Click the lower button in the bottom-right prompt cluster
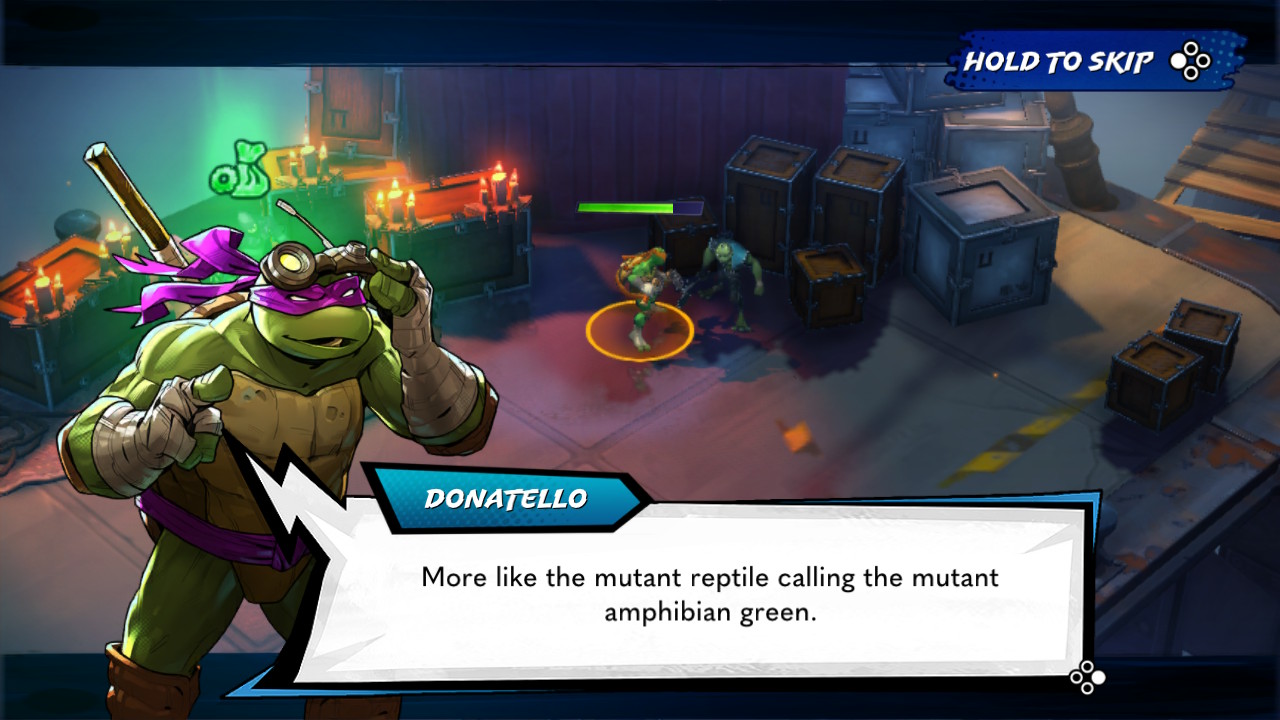This screenshot has width=1280, height=720. [1087, 689]
